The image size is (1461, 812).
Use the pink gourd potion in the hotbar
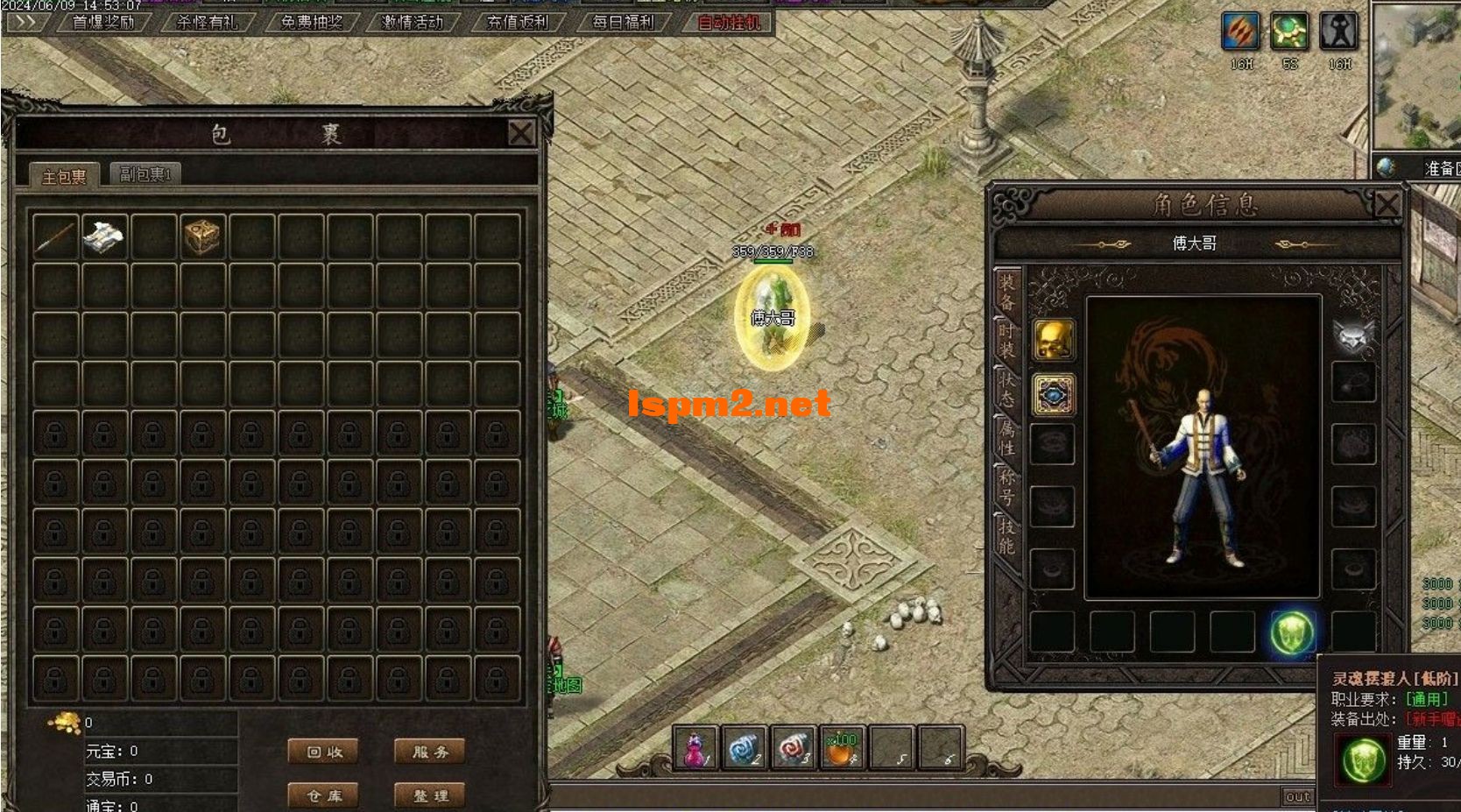pos(695,749)
